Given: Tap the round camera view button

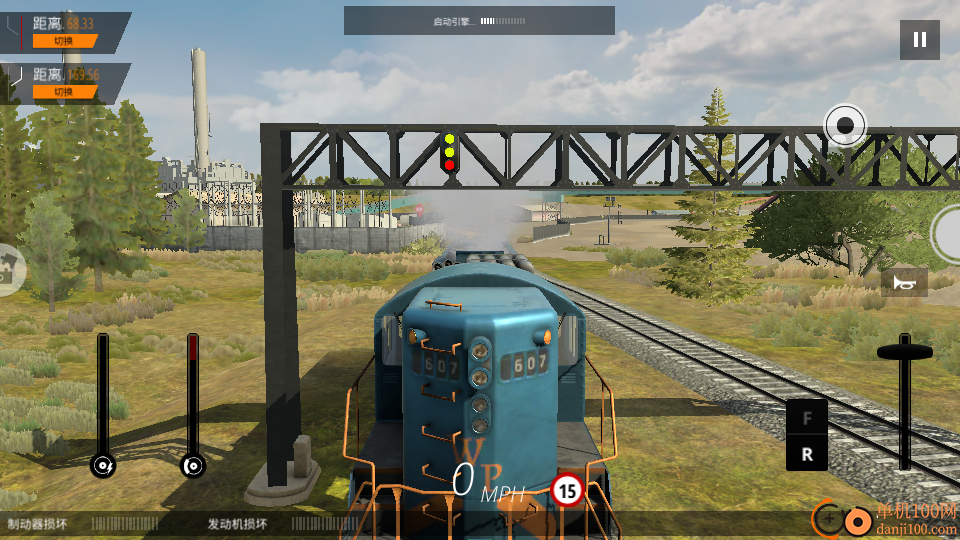Looking at the screenshot, I should pos(8,269).
